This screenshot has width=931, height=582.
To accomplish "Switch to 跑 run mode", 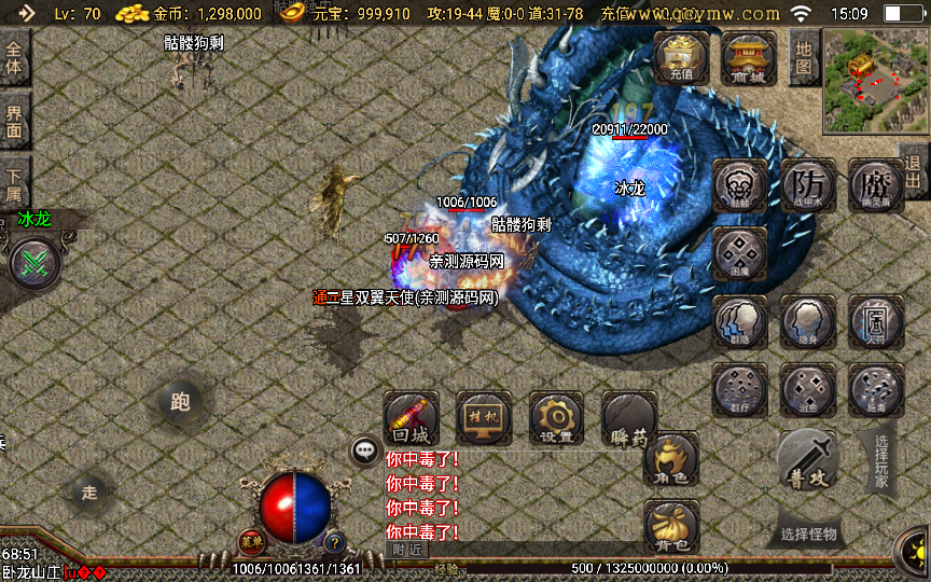I will click(180, 402).
